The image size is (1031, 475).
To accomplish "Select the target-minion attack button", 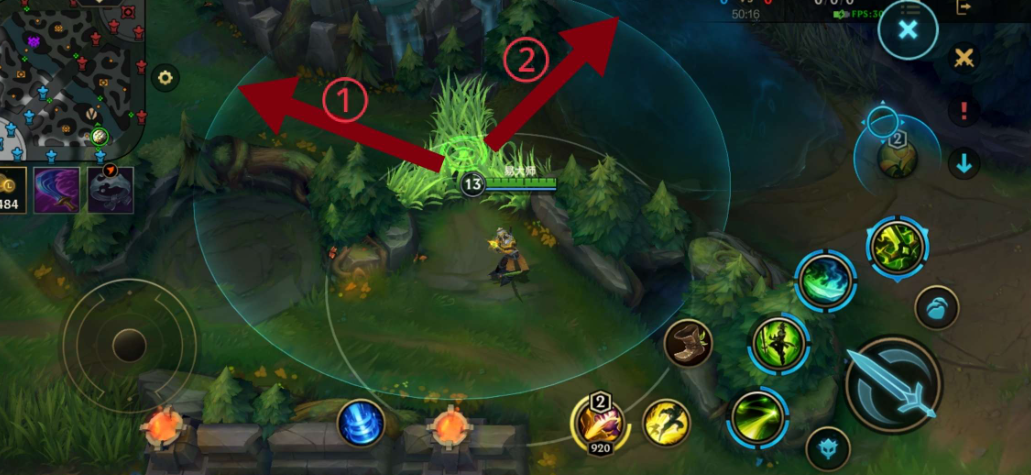I will tap(936, 308).
